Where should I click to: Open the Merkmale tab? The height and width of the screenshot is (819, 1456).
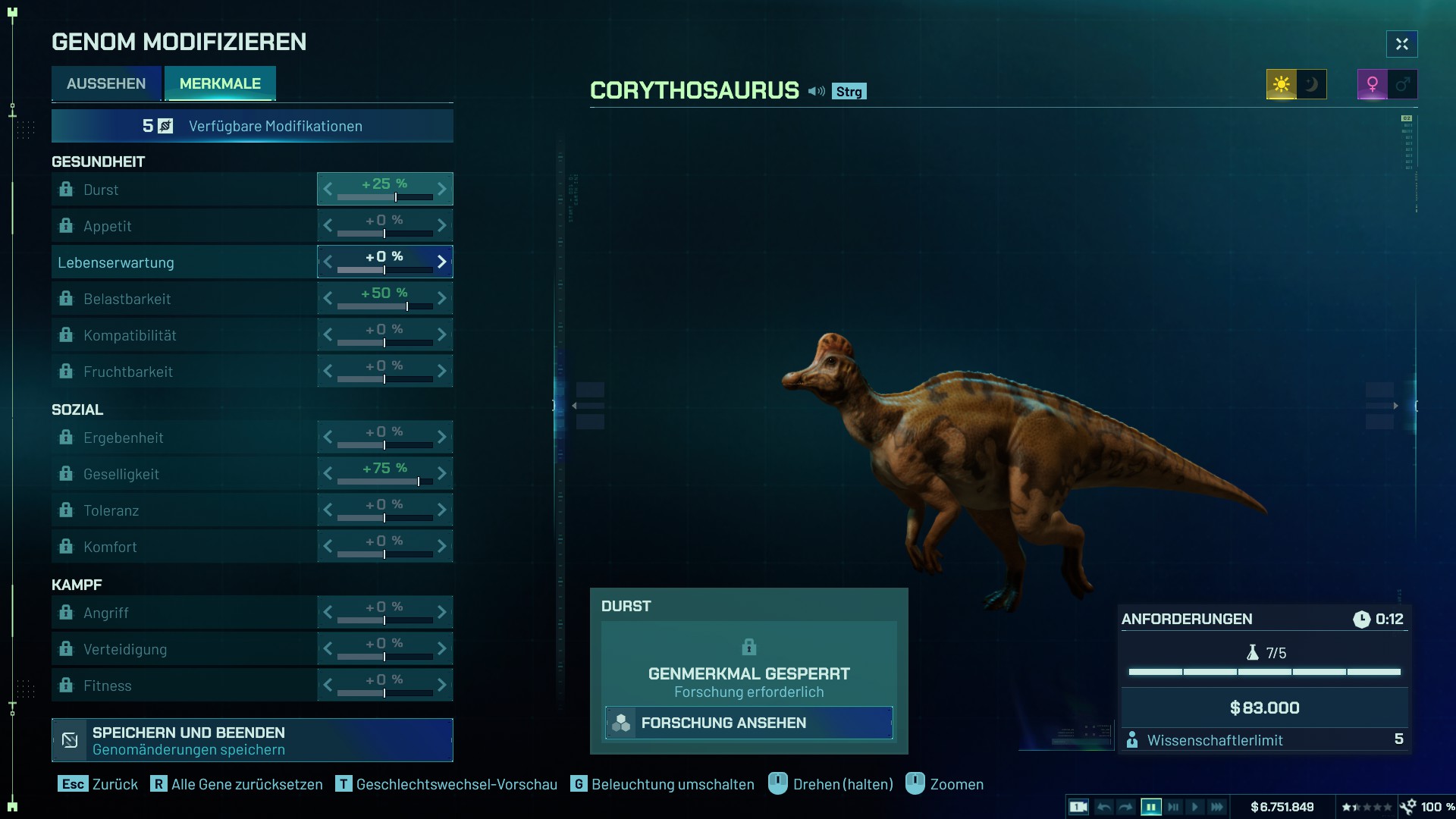(x=220, y=83)
